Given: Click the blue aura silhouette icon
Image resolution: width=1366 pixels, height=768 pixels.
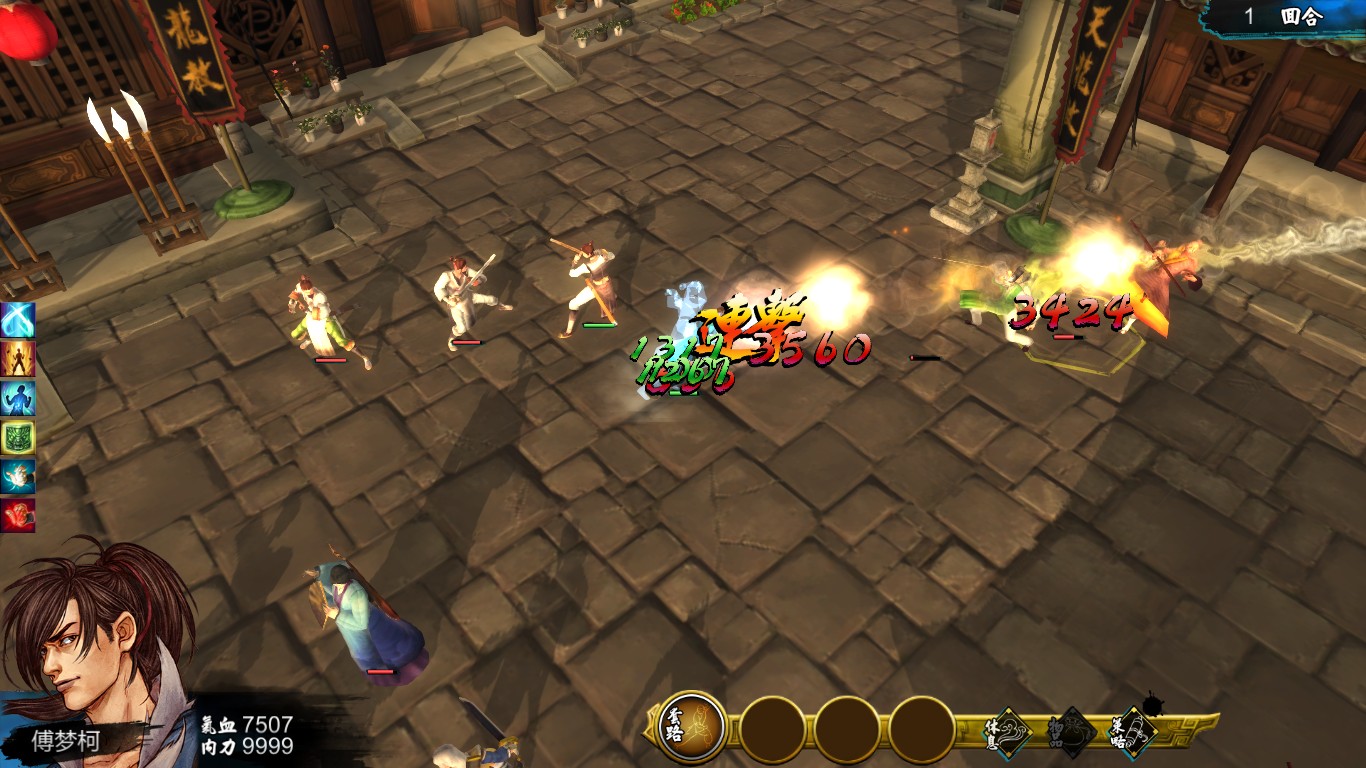Looking at the screenshot, I should (x=18, y=398).
